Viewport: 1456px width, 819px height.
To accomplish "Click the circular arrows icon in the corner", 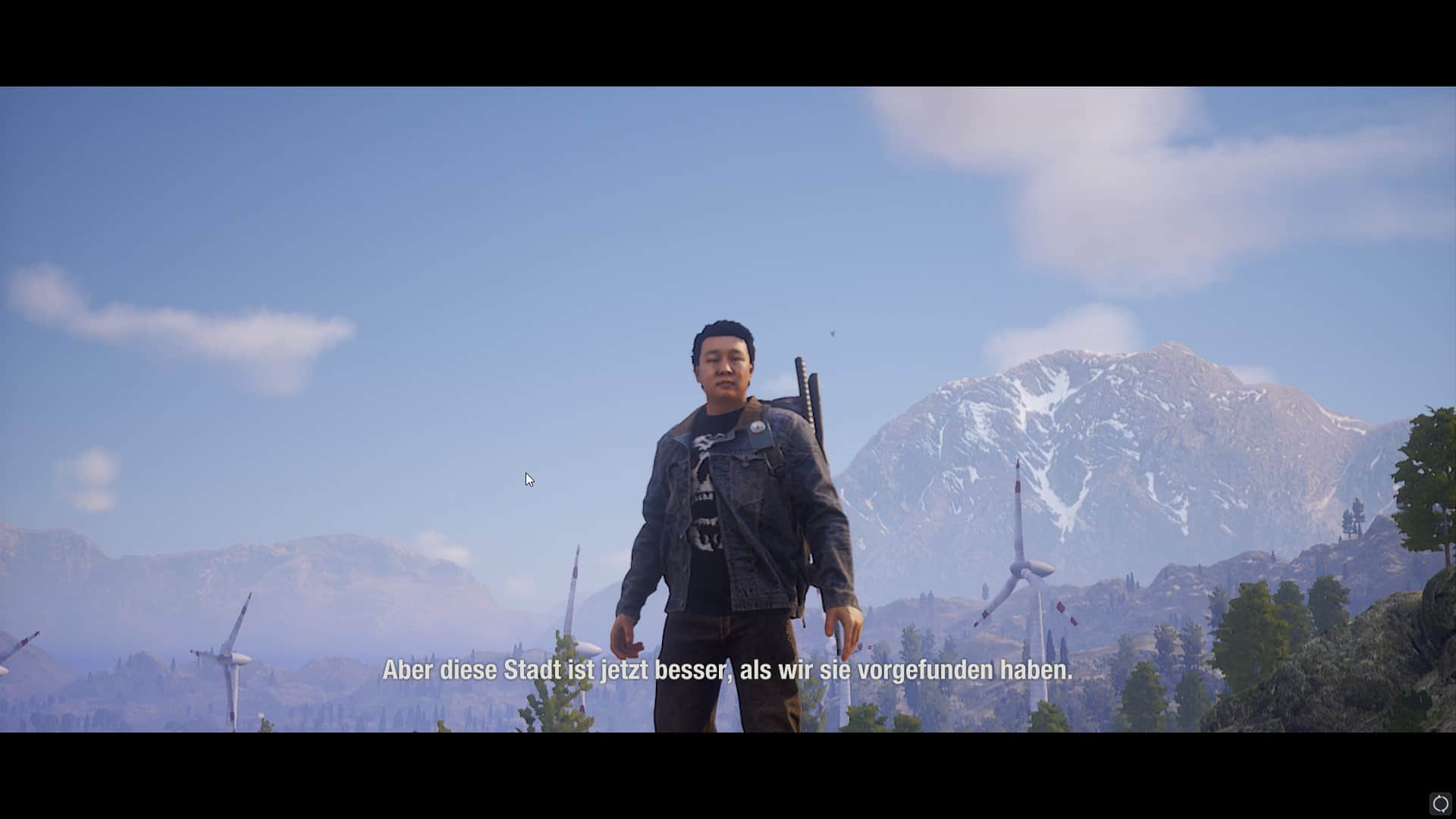I will [x=1440, y=803].
